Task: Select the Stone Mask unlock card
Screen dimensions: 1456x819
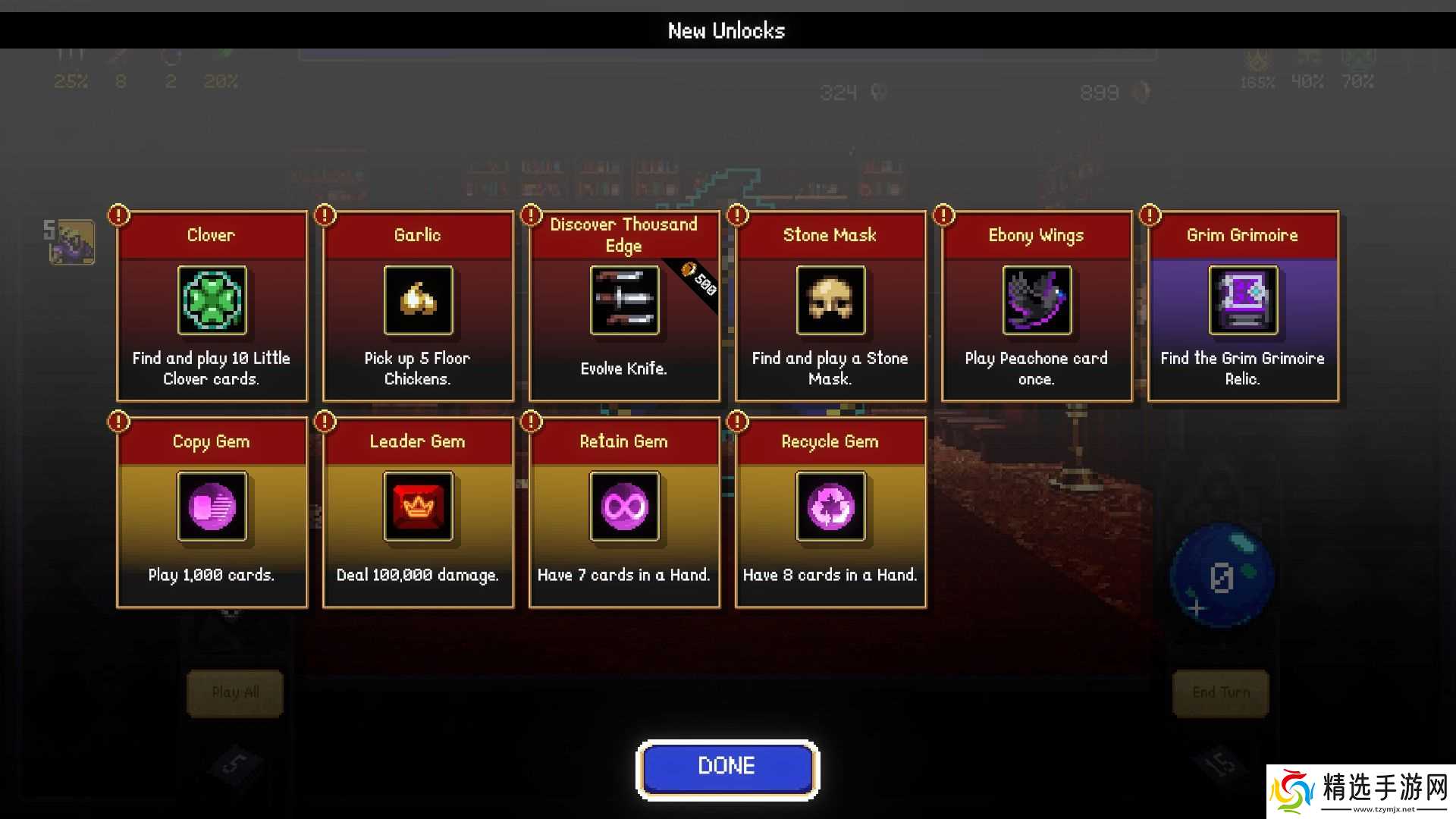Action: pos(830,306)
